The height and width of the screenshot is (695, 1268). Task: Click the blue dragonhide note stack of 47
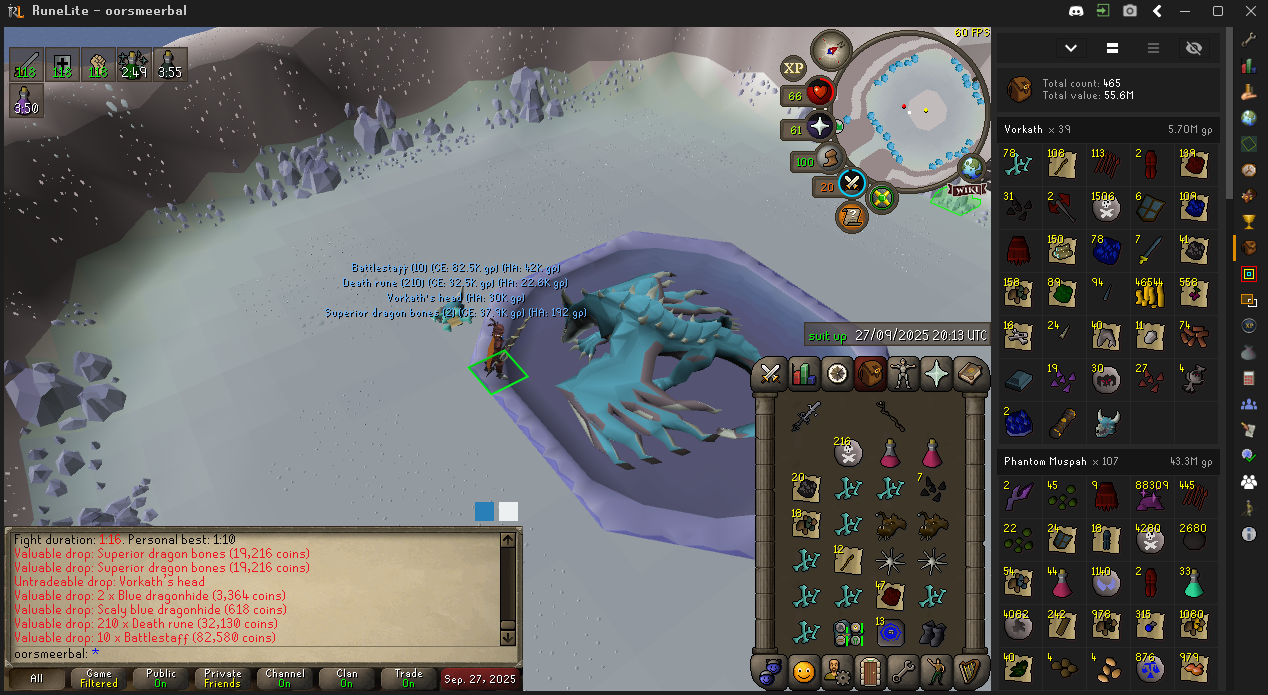pyautogui.click(x=890, y=596)
